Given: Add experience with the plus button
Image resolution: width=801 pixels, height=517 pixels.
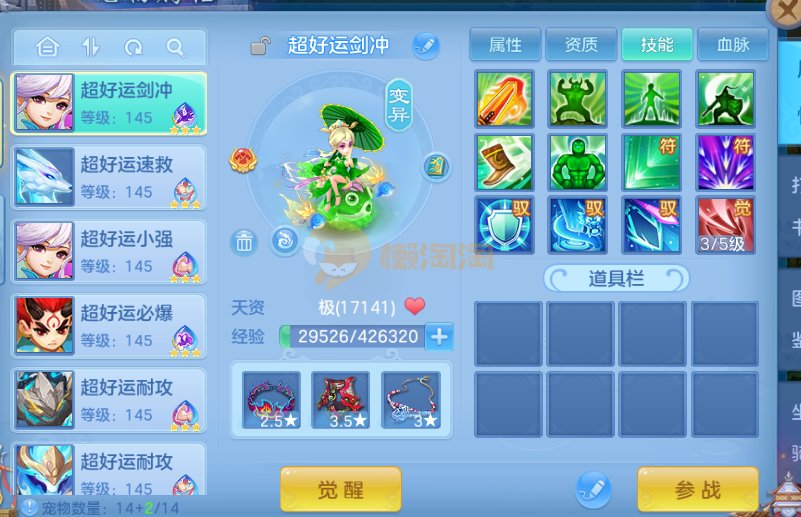Looking at the screenshot, I should pos(439,337).
